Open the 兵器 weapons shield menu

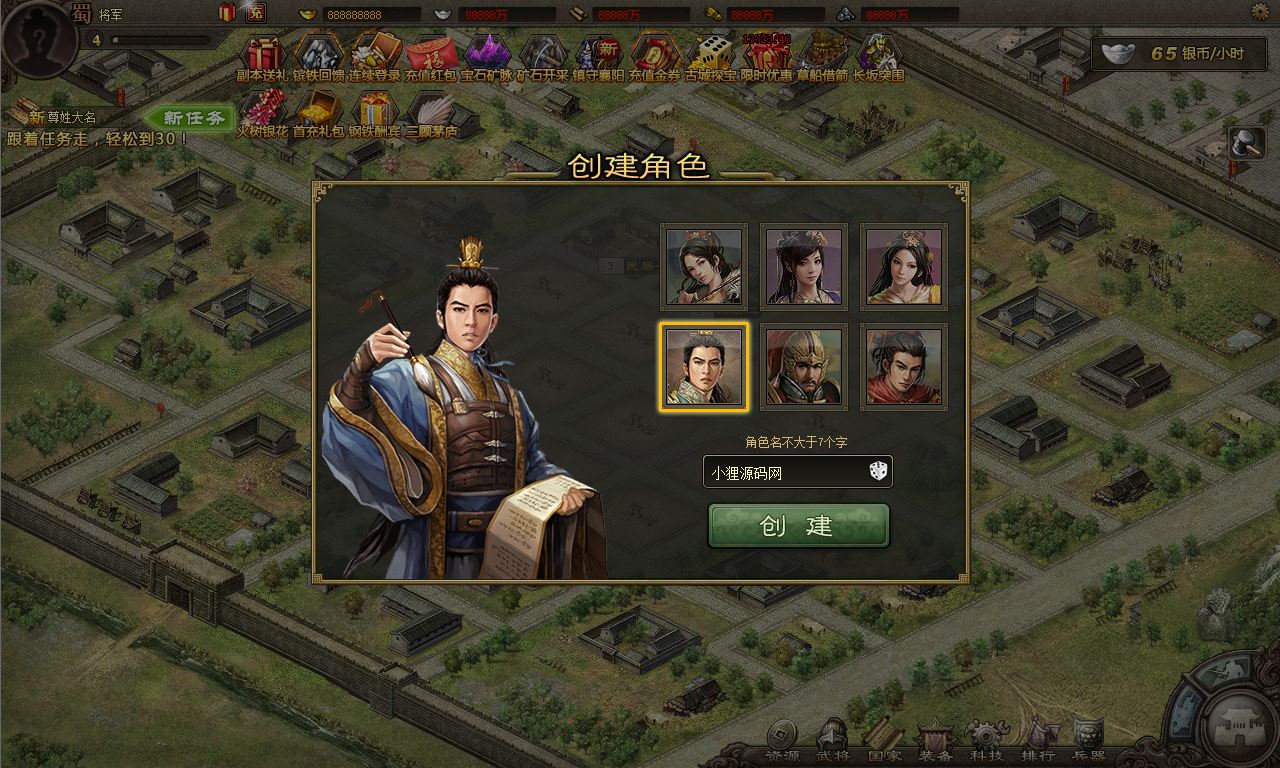[1088, 742]
